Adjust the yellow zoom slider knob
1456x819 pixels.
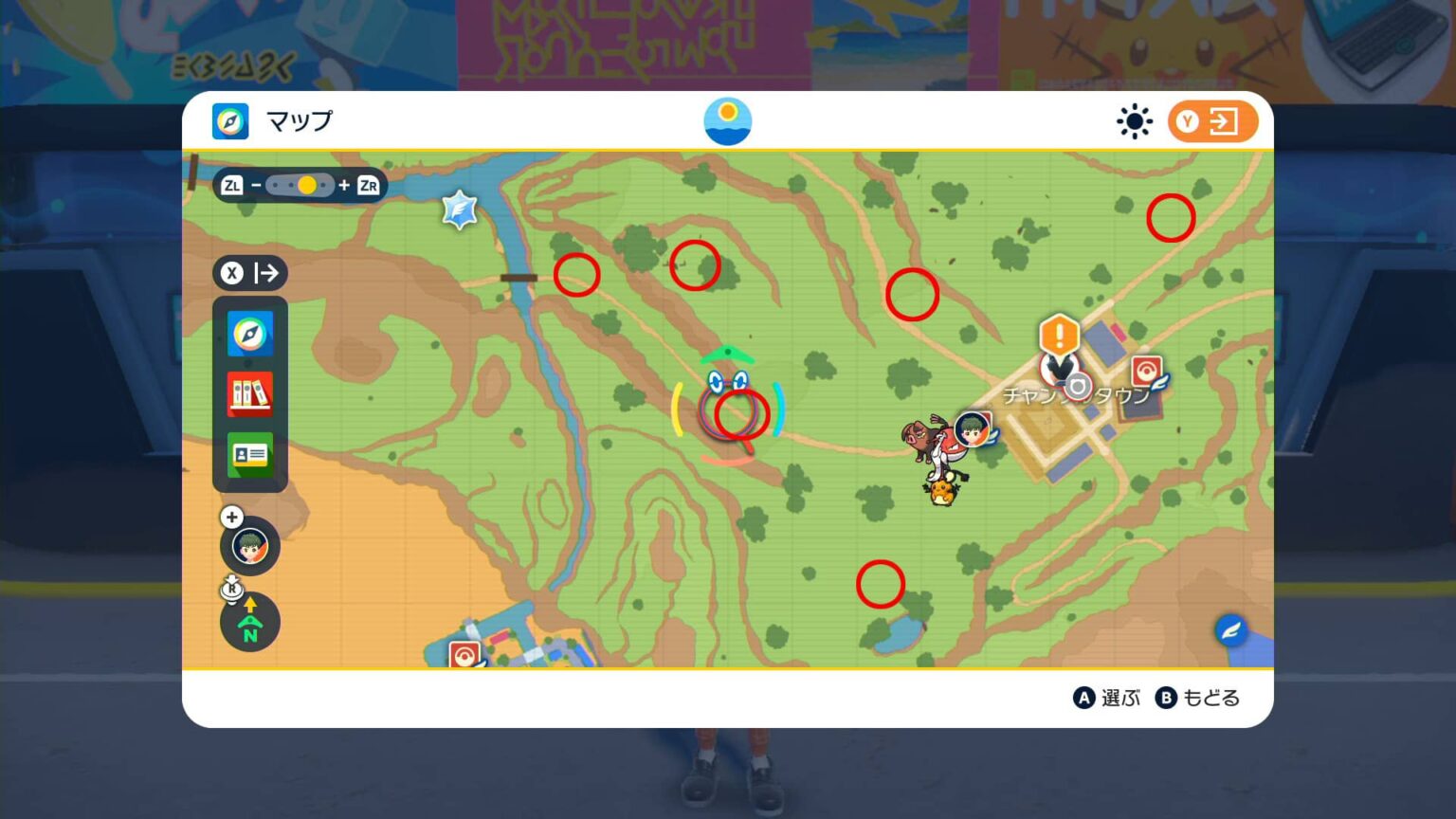pos(306,185)
